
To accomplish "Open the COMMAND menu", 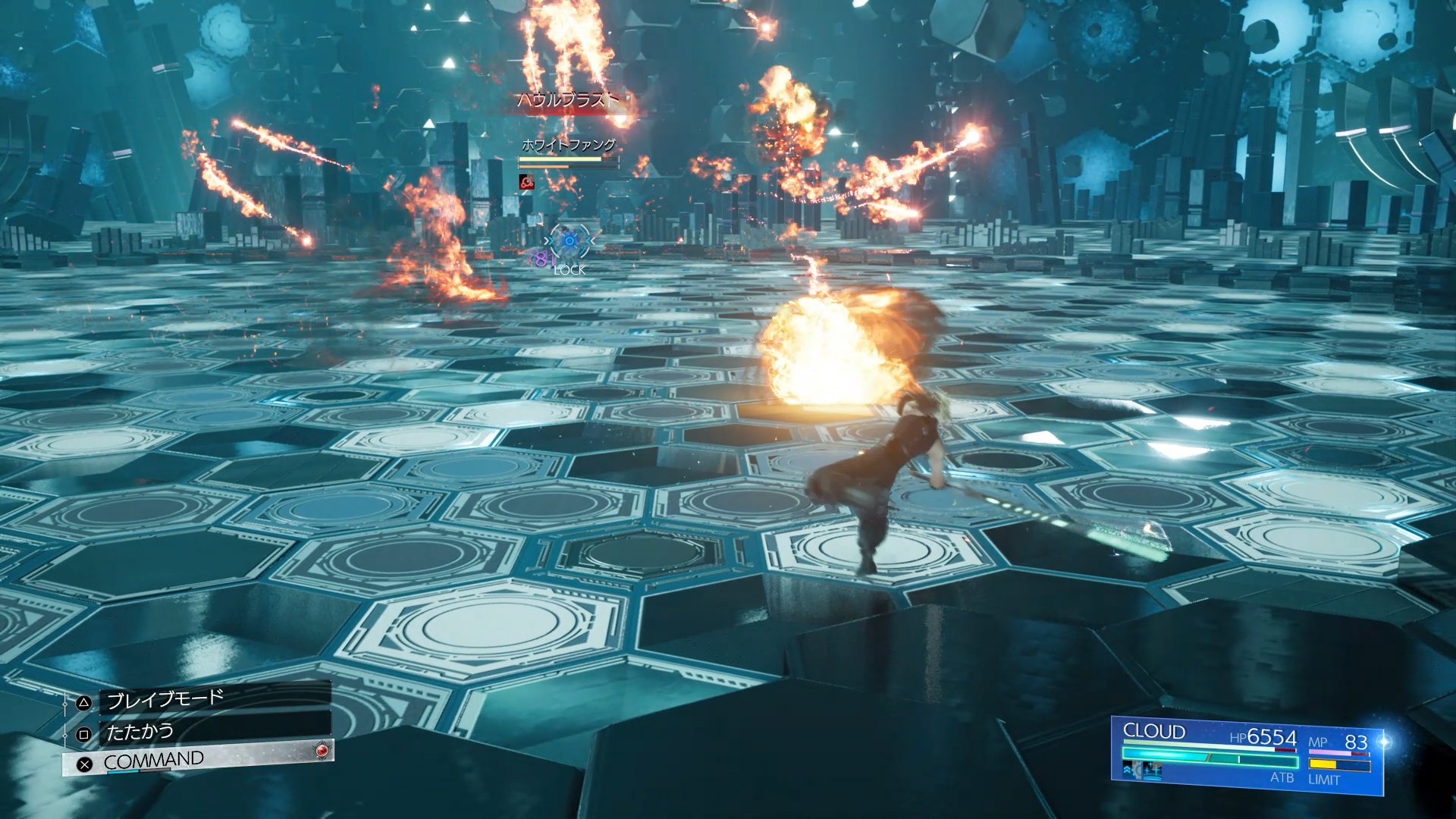I will (199, 761).
